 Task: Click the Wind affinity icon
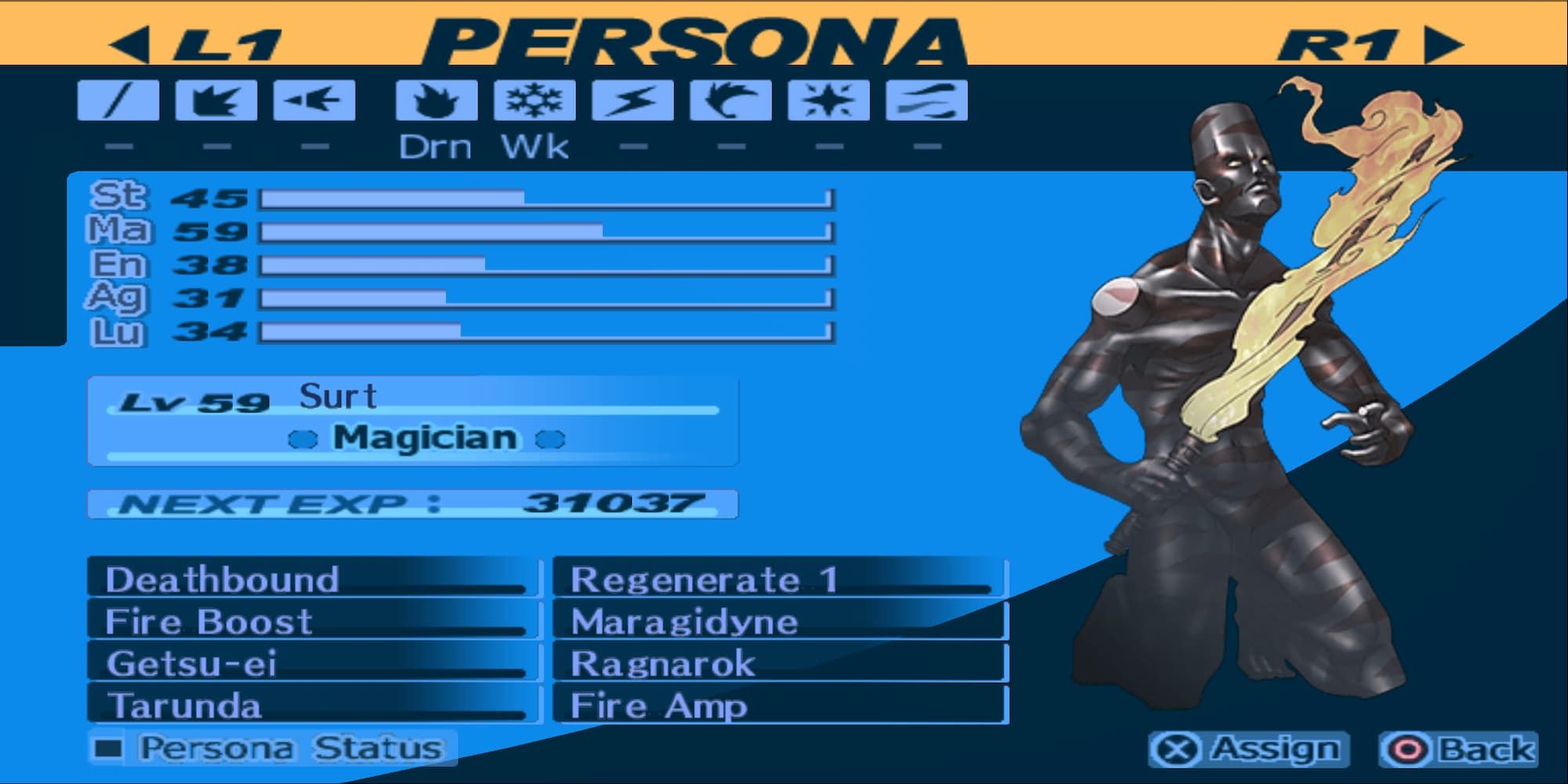pos(729,102)
